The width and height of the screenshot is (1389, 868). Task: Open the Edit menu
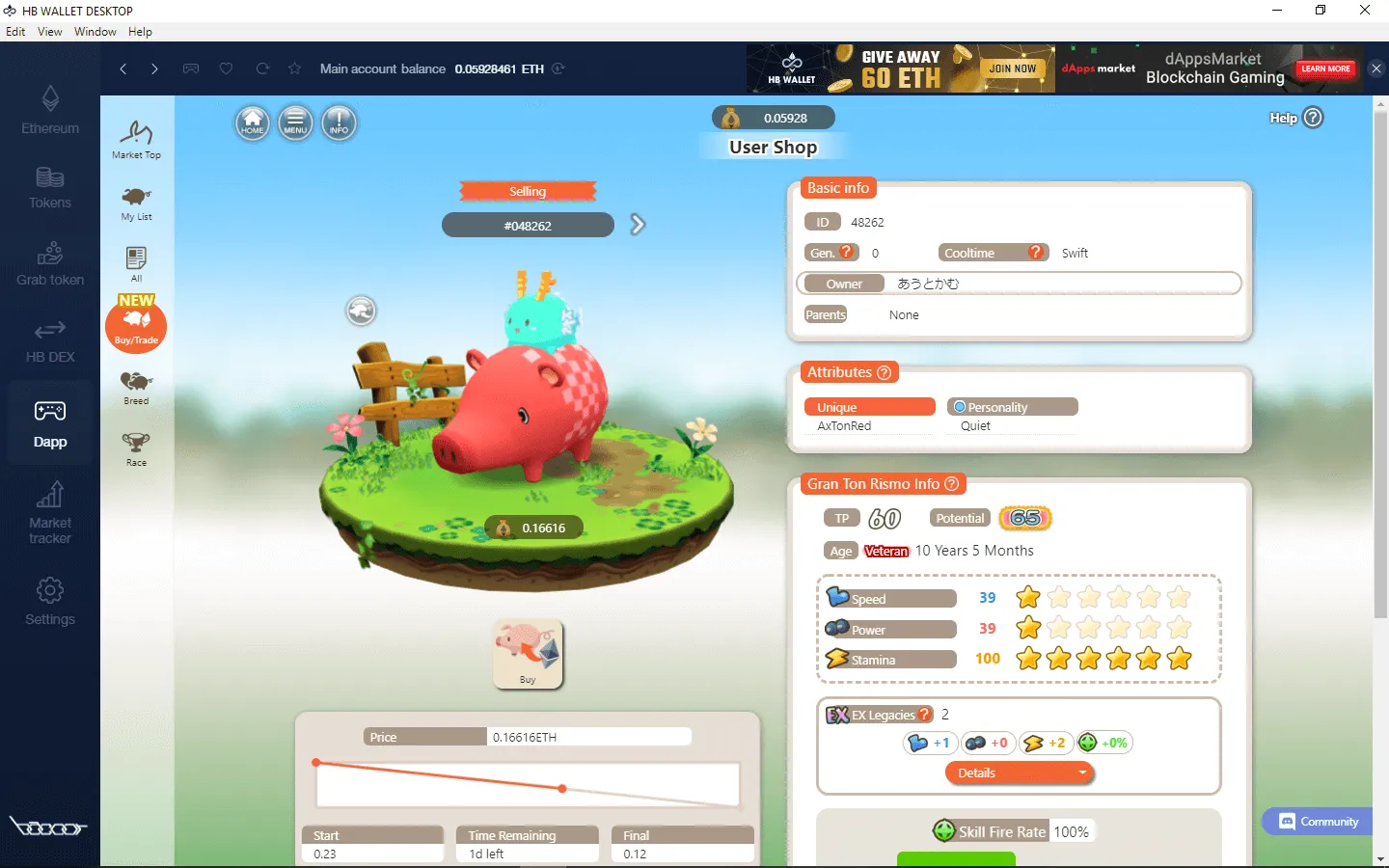[15, 31]
